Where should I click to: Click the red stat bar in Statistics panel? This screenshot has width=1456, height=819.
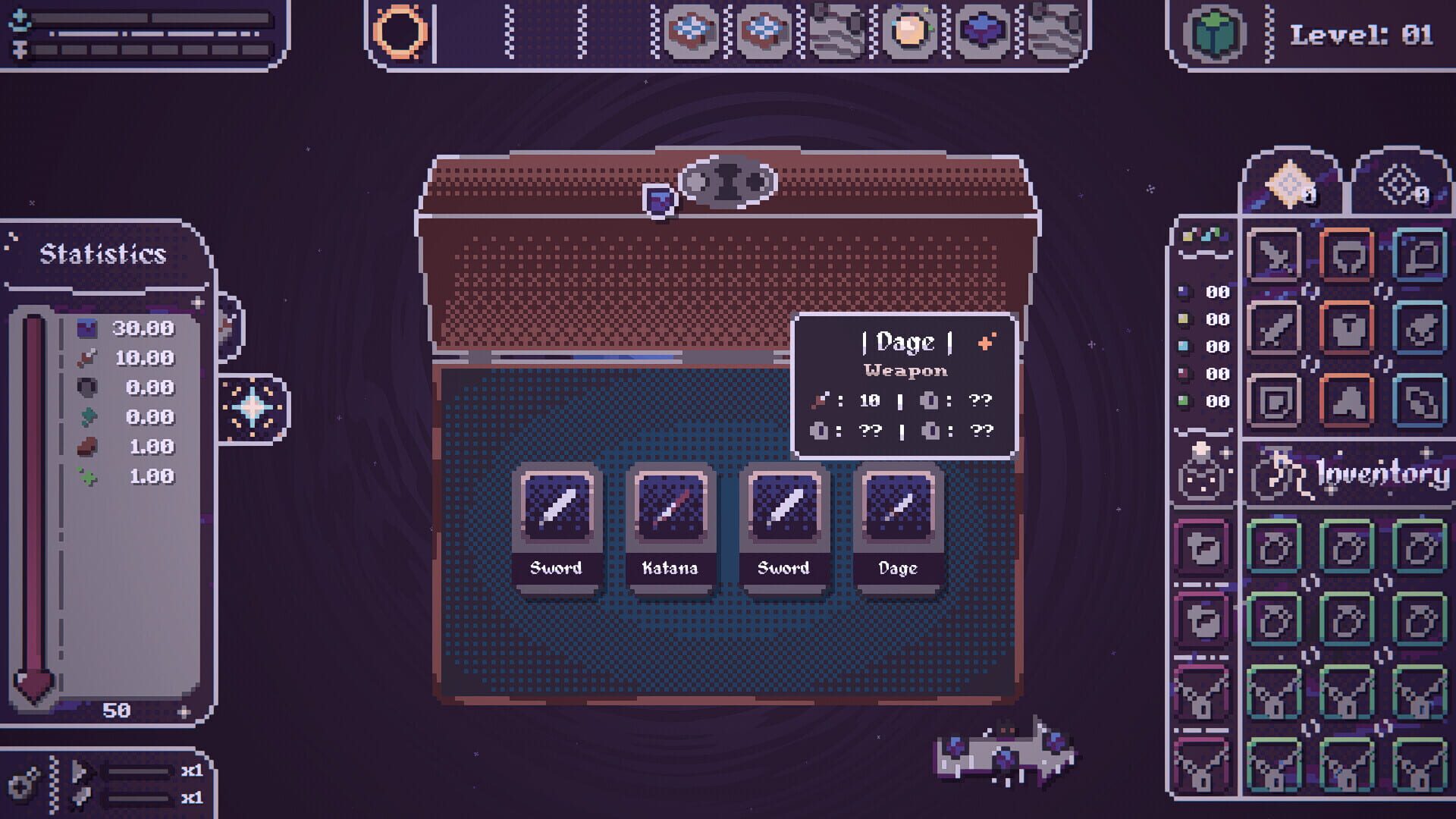pyautogui.click(x=33, y=493)
